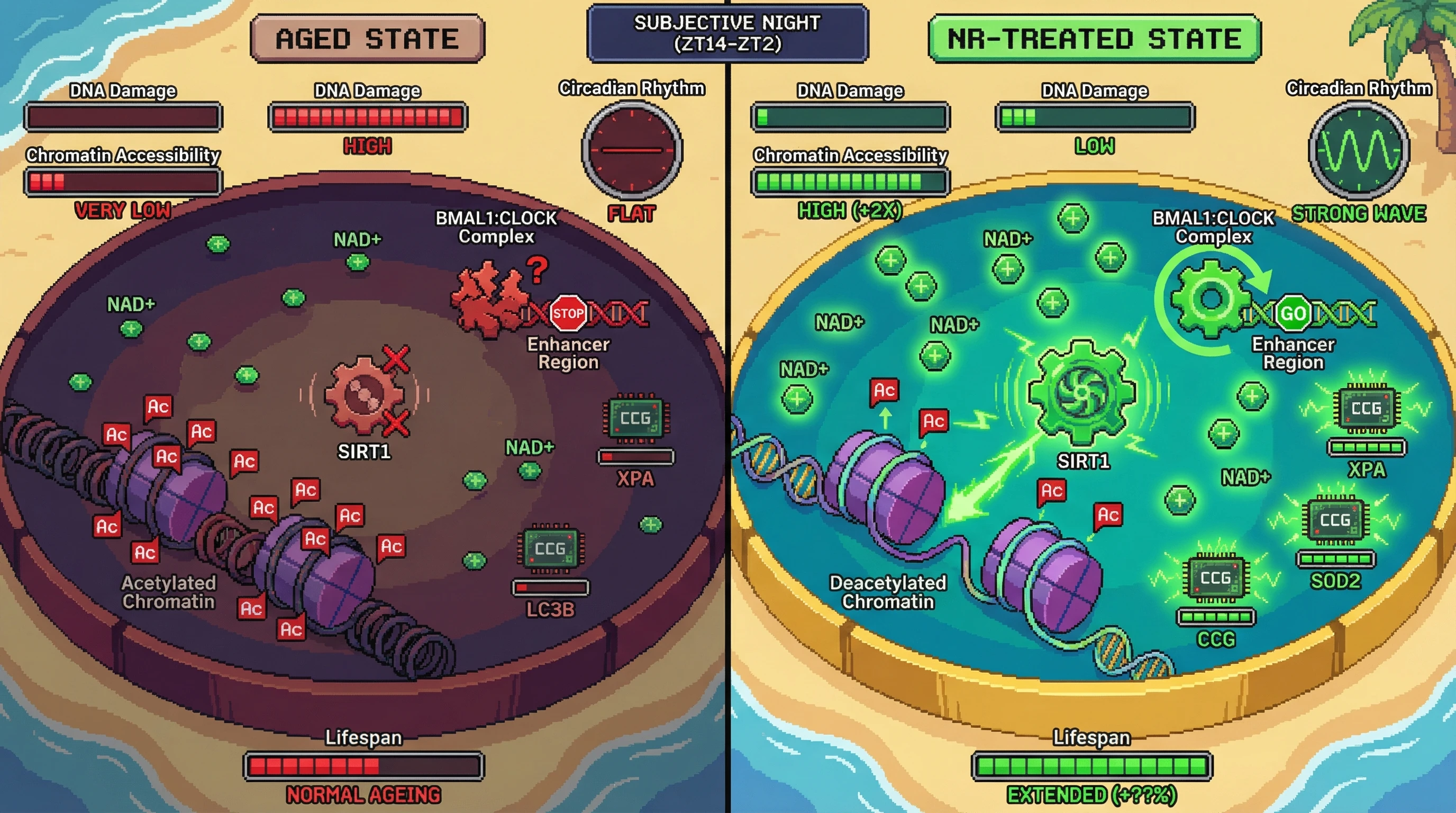This screenshot has width=1456, height=813.
Task: Switch to the NR-TREATED STATE panel
Action: [1094, 39]
